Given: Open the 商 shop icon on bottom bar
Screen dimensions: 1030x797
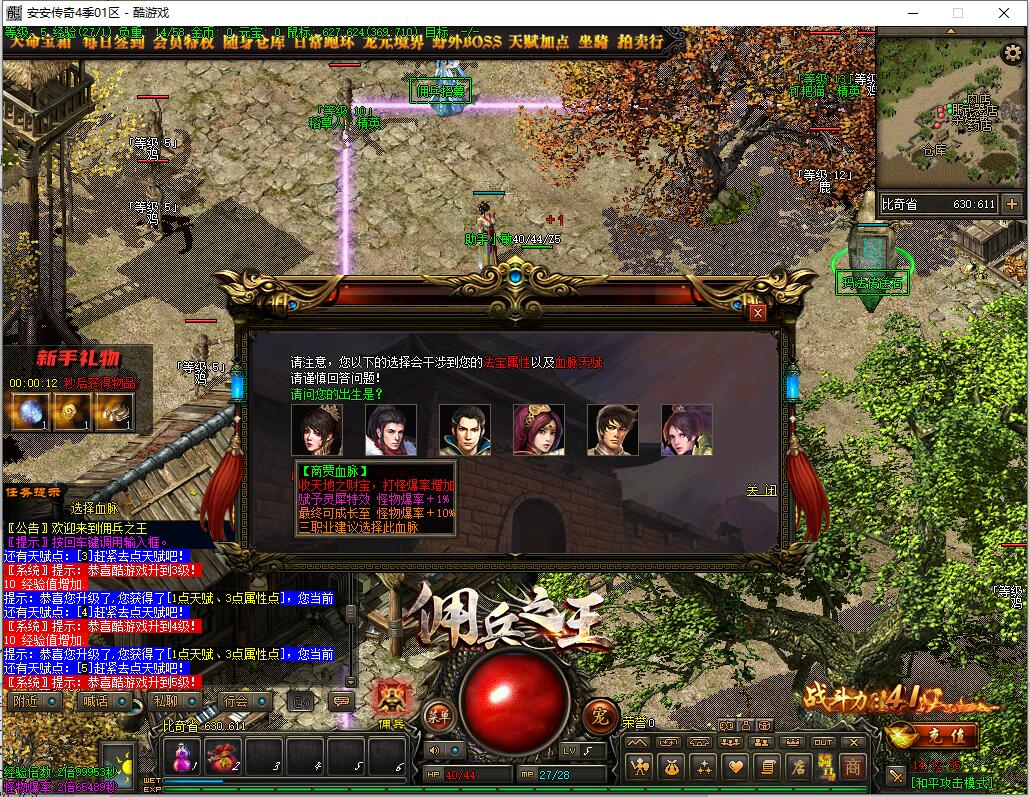Looking at the screenshot, I should pos(852,767).
